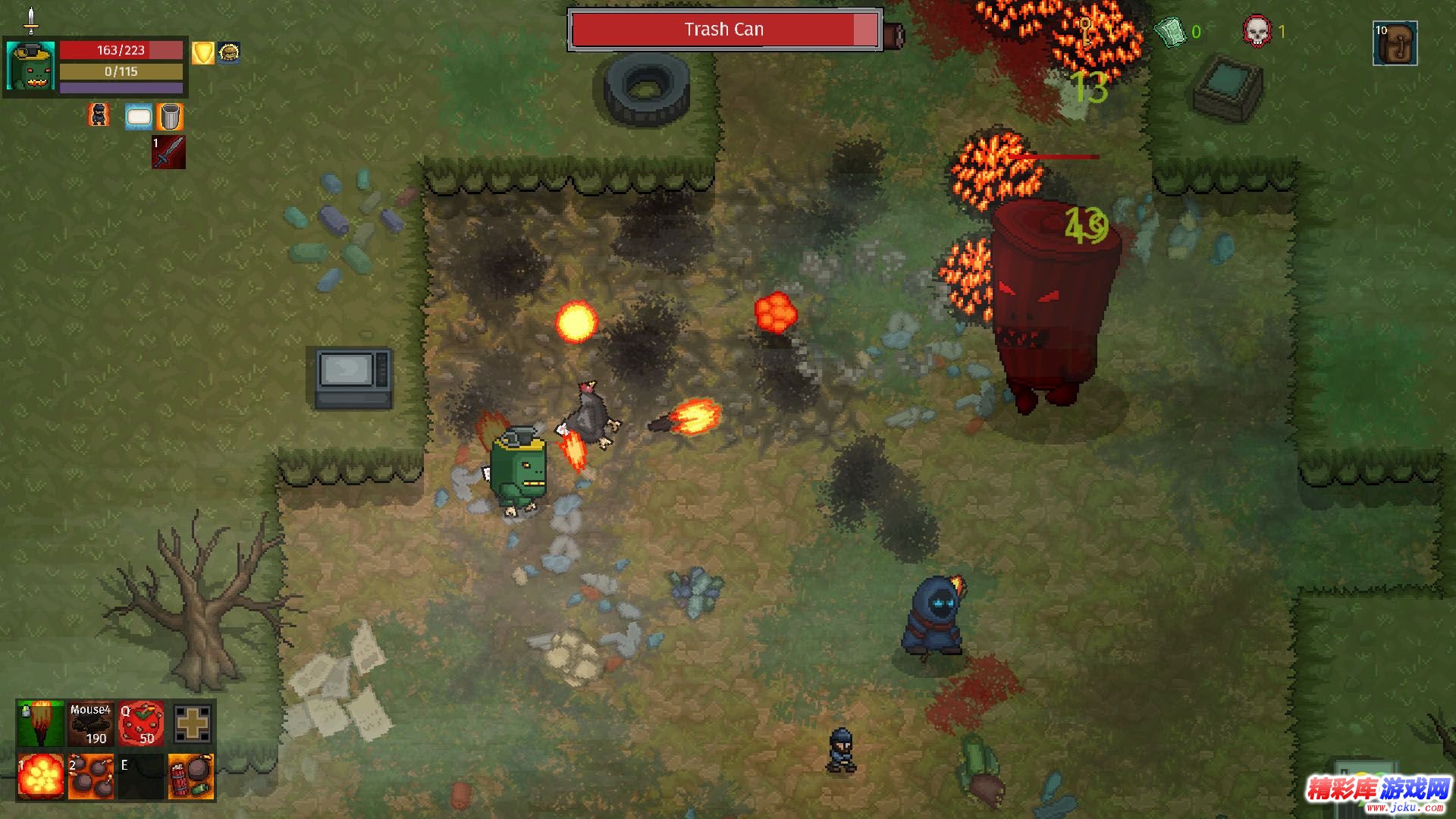1456x819 pixels.
Task: Open the backpack inventory icon
Action: coord(1395,43)
